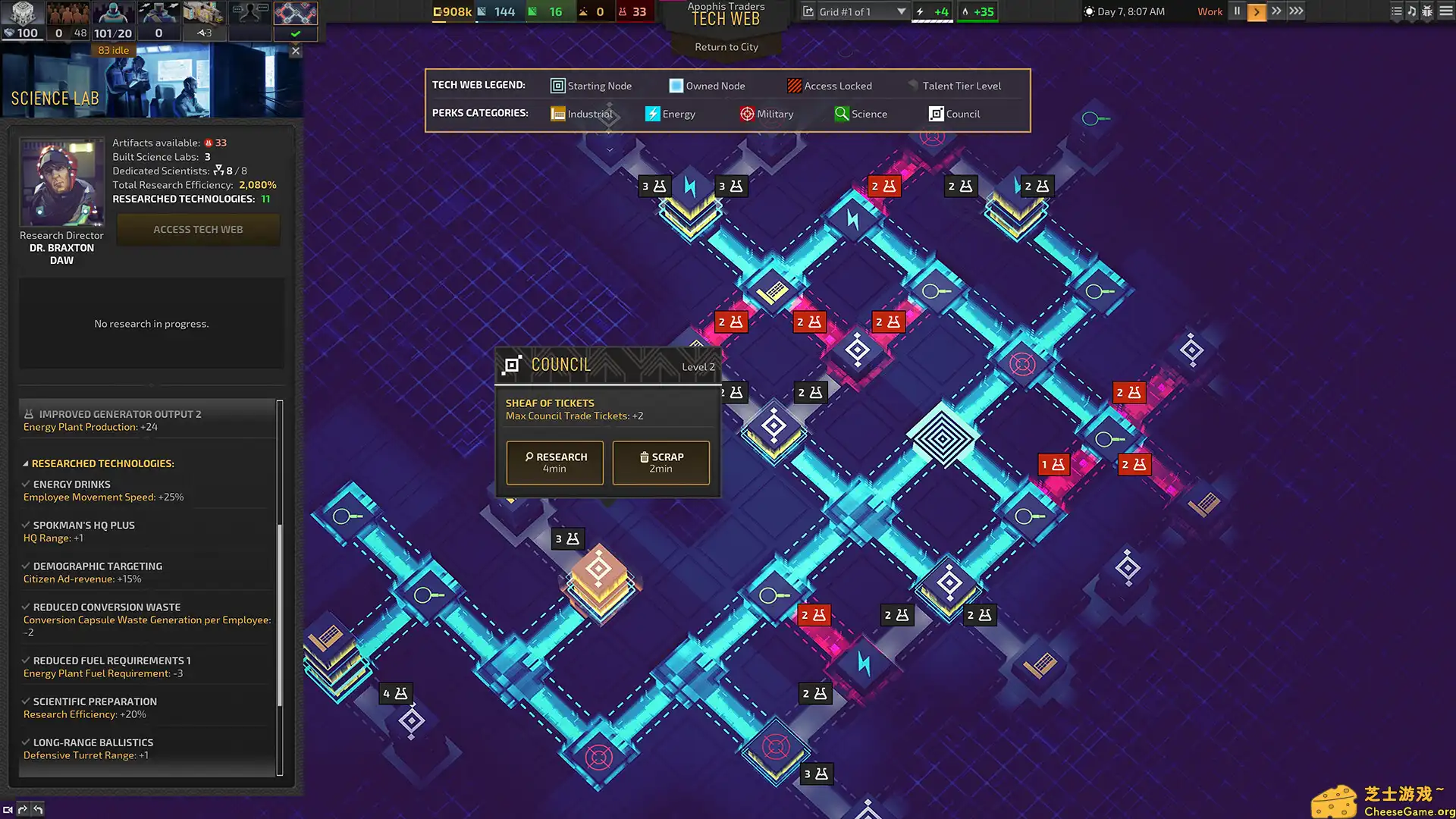Toggle the music note button
Viewport: 1456px width, 819px height.
click(1411, 11)
